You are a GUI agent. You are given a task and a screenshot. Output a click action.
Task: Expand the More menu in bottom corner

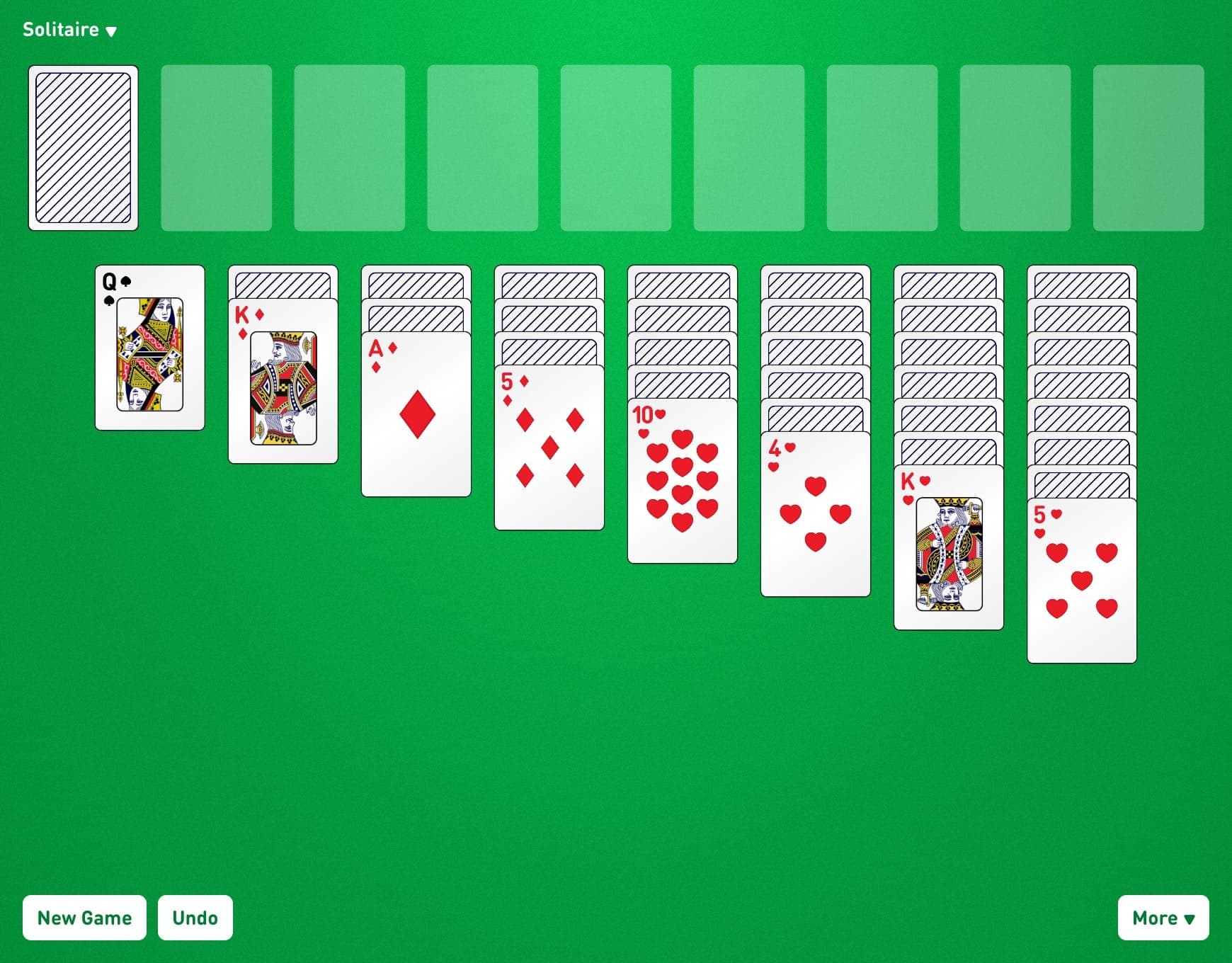[x=1163, y=918]
